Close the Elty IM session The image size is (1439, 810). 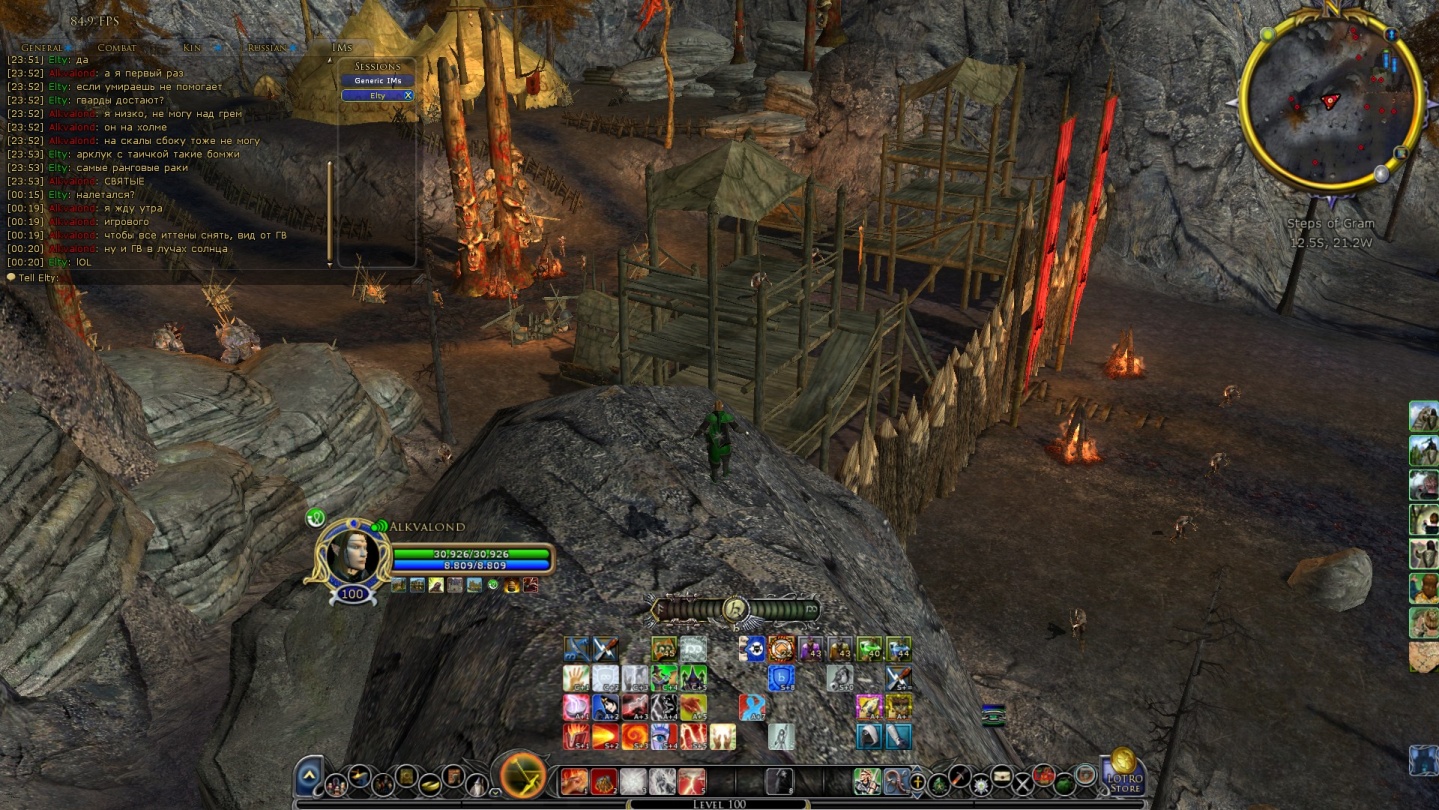pos(407,96)
